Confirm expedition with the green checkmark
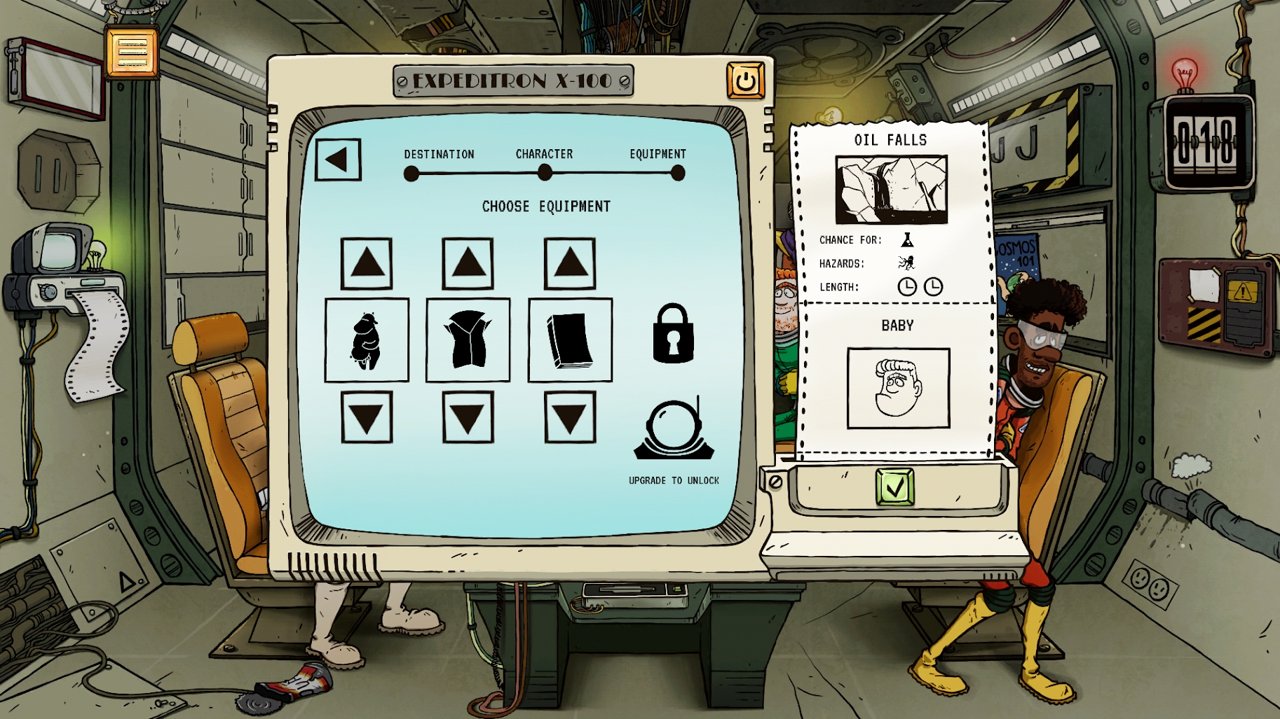Viewport: 1280px width, 719px height. click(894, 487)
